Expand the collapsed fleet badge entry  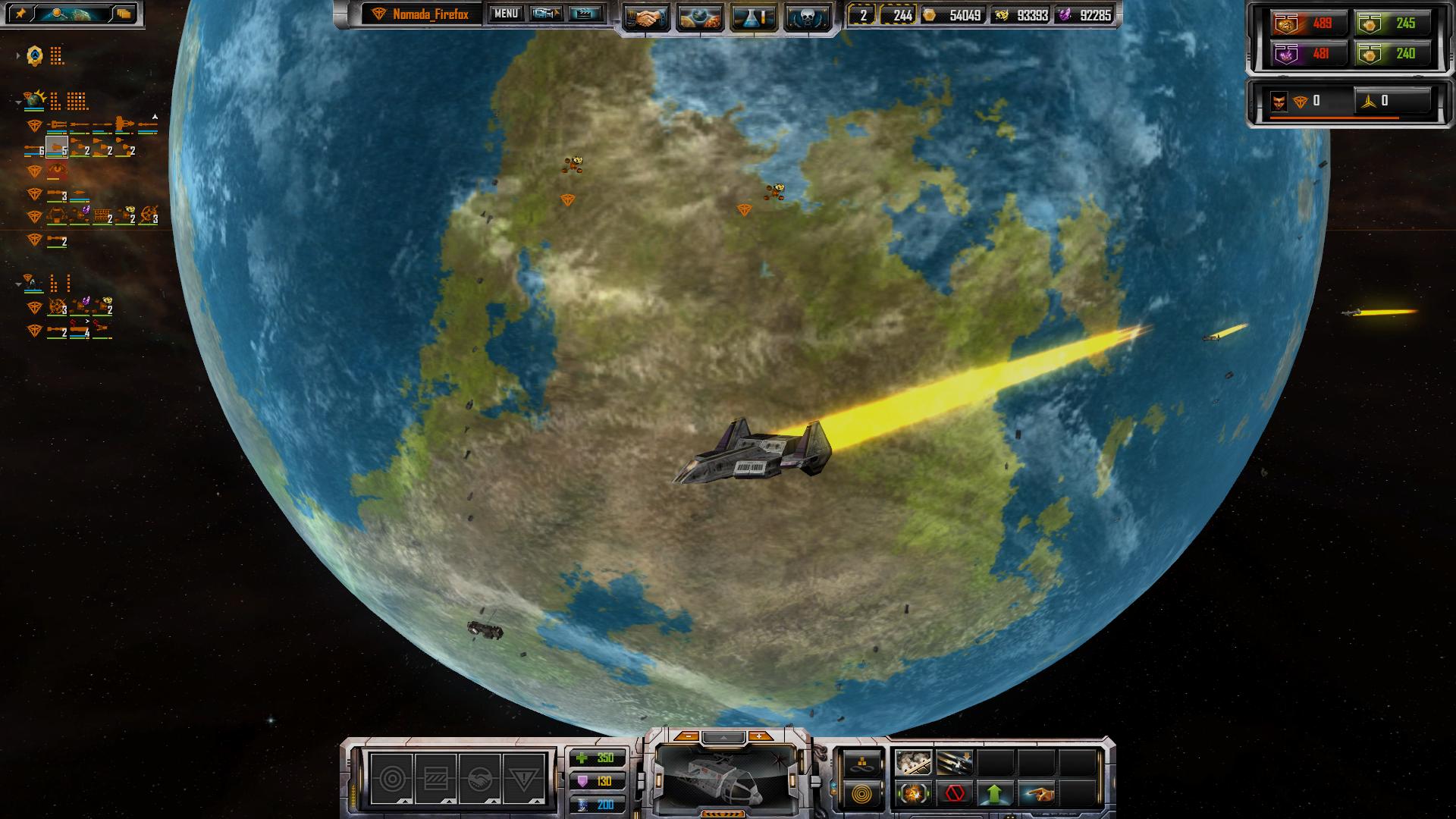[x=18, y=55]
